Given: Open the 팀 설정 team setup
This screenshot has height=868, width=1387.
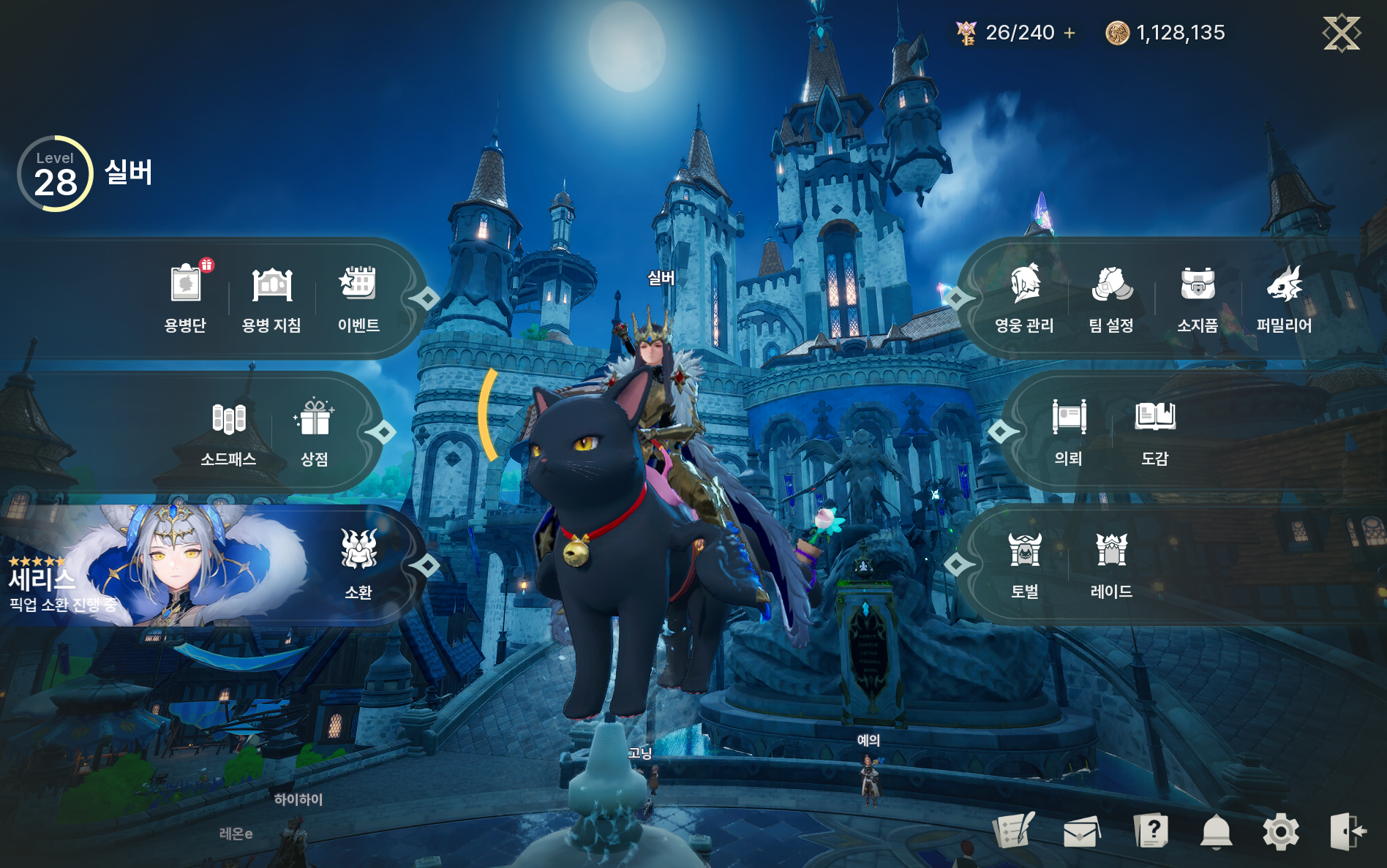Looking at the screenshot, I should click(1111, 297).
